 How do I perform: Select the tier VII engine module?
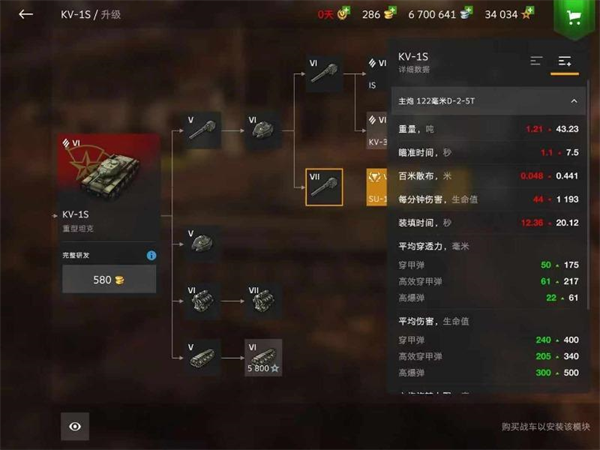click(264, 300)
